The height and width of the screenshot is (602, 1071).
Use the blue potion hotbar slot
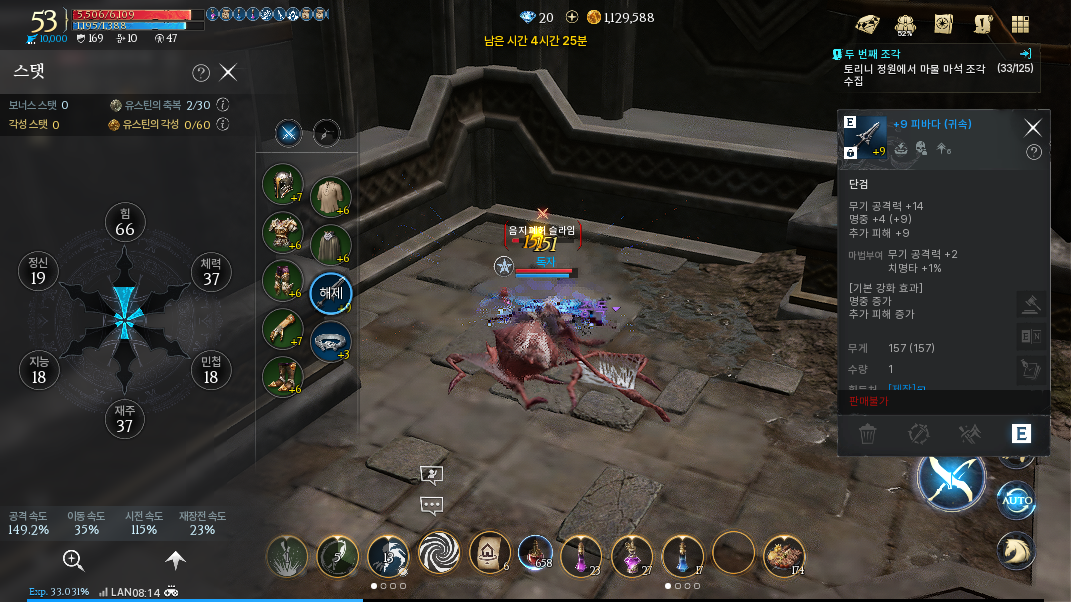pos(682,553)
